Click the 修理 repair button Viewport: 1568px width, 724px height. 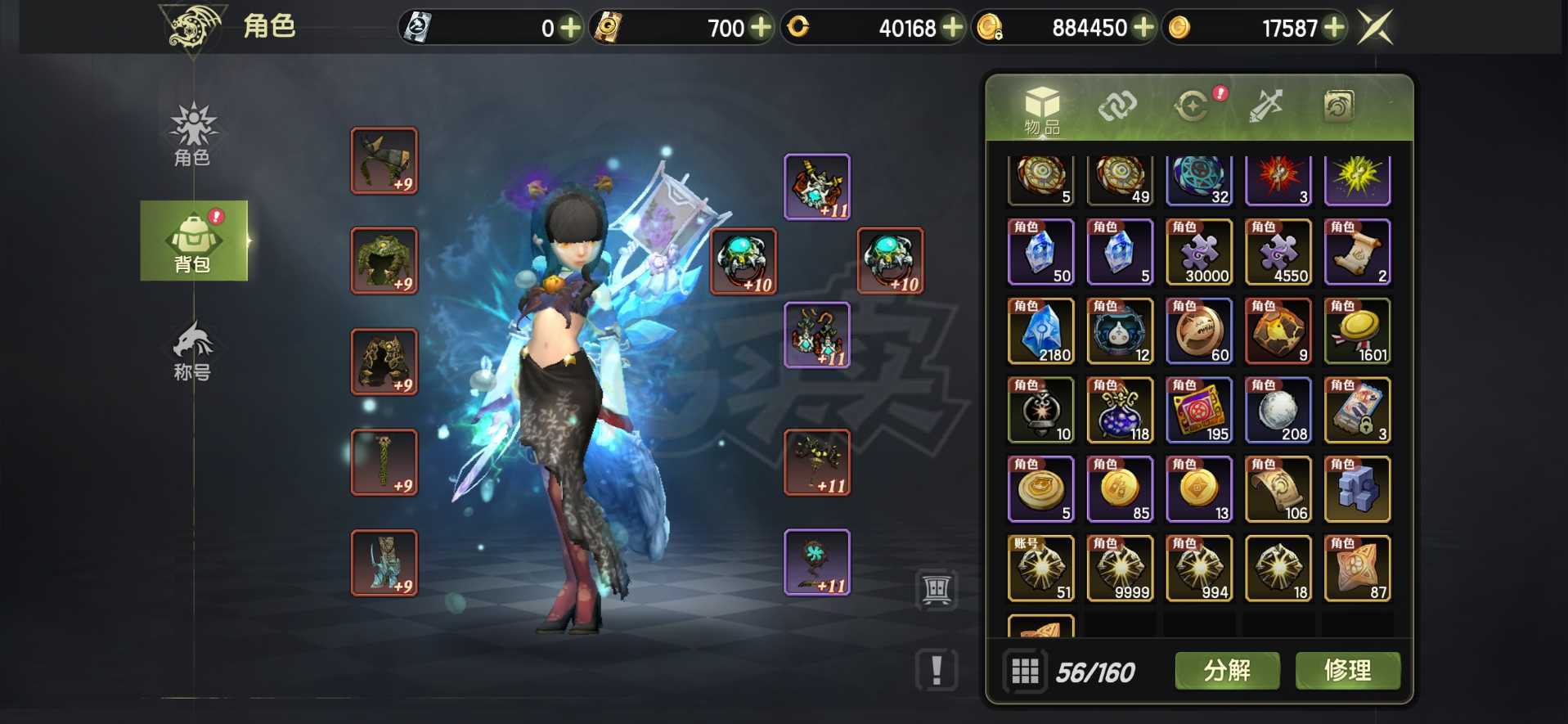tap(1347, 671)
